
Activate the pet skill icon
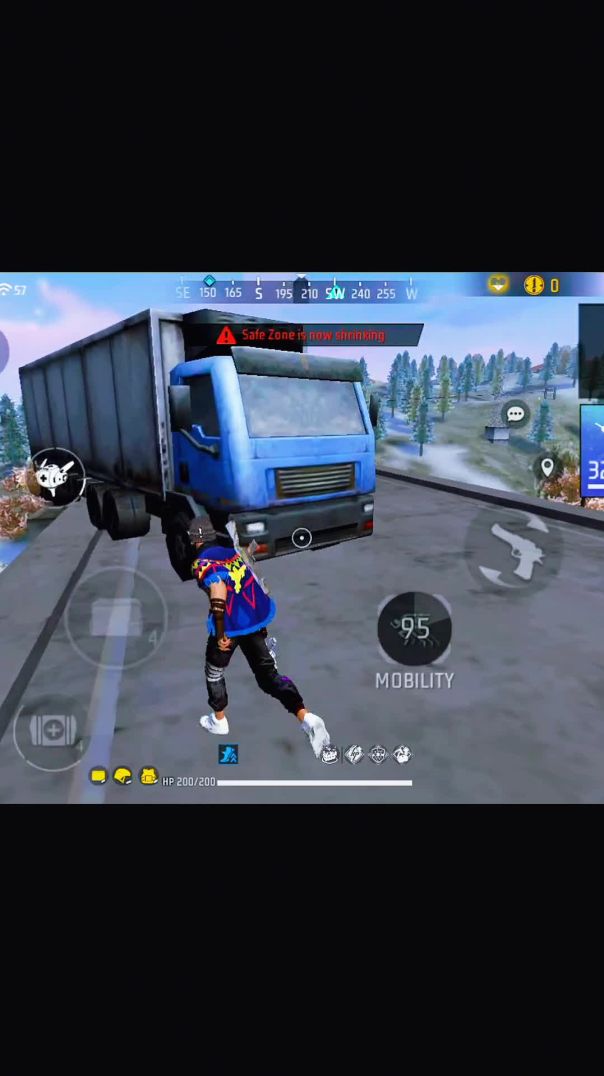pyautogui.click(x=55, y=477)
